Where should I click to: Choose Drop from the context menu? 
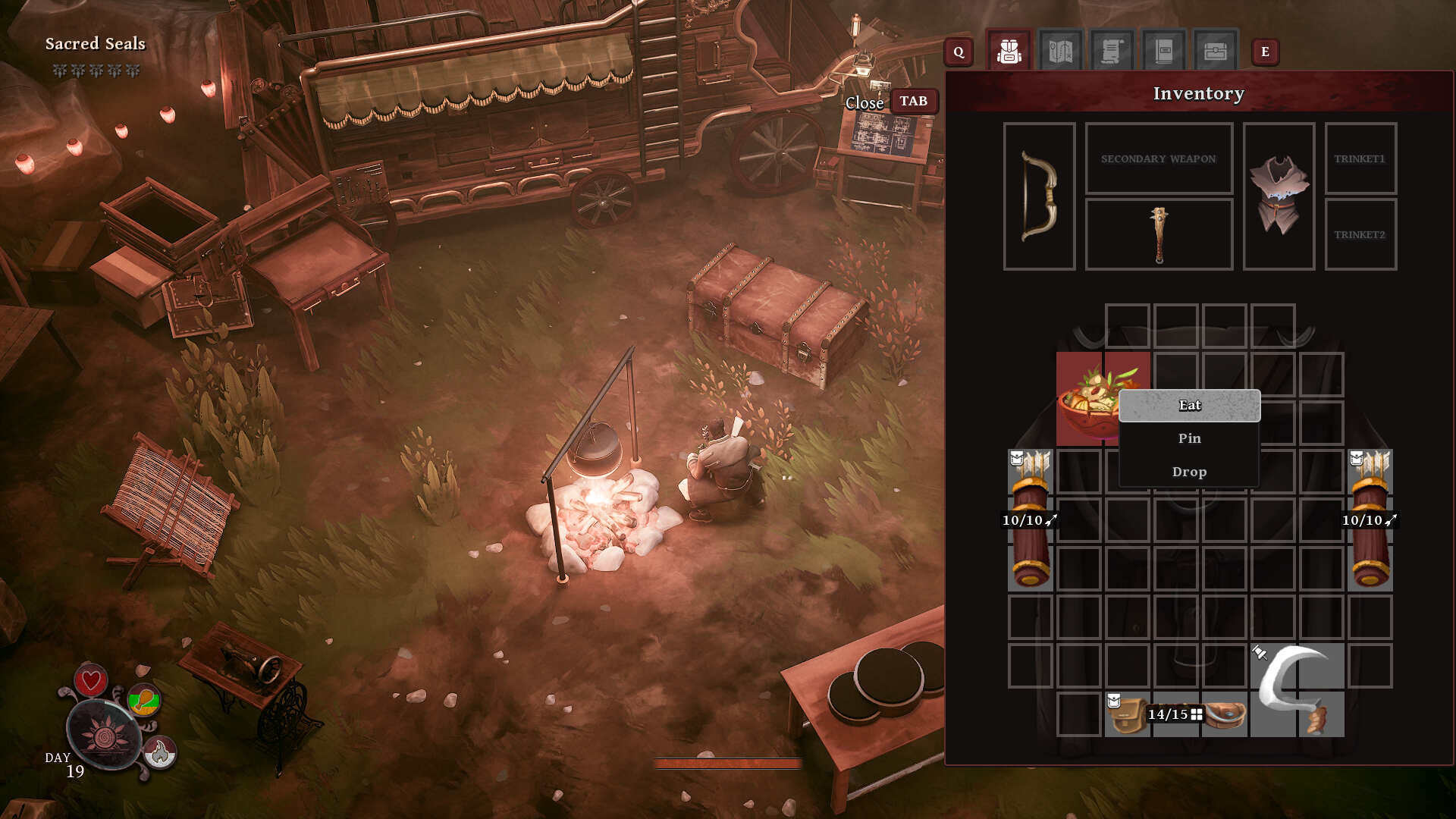pyautogui.click(x=1189, y=472)
